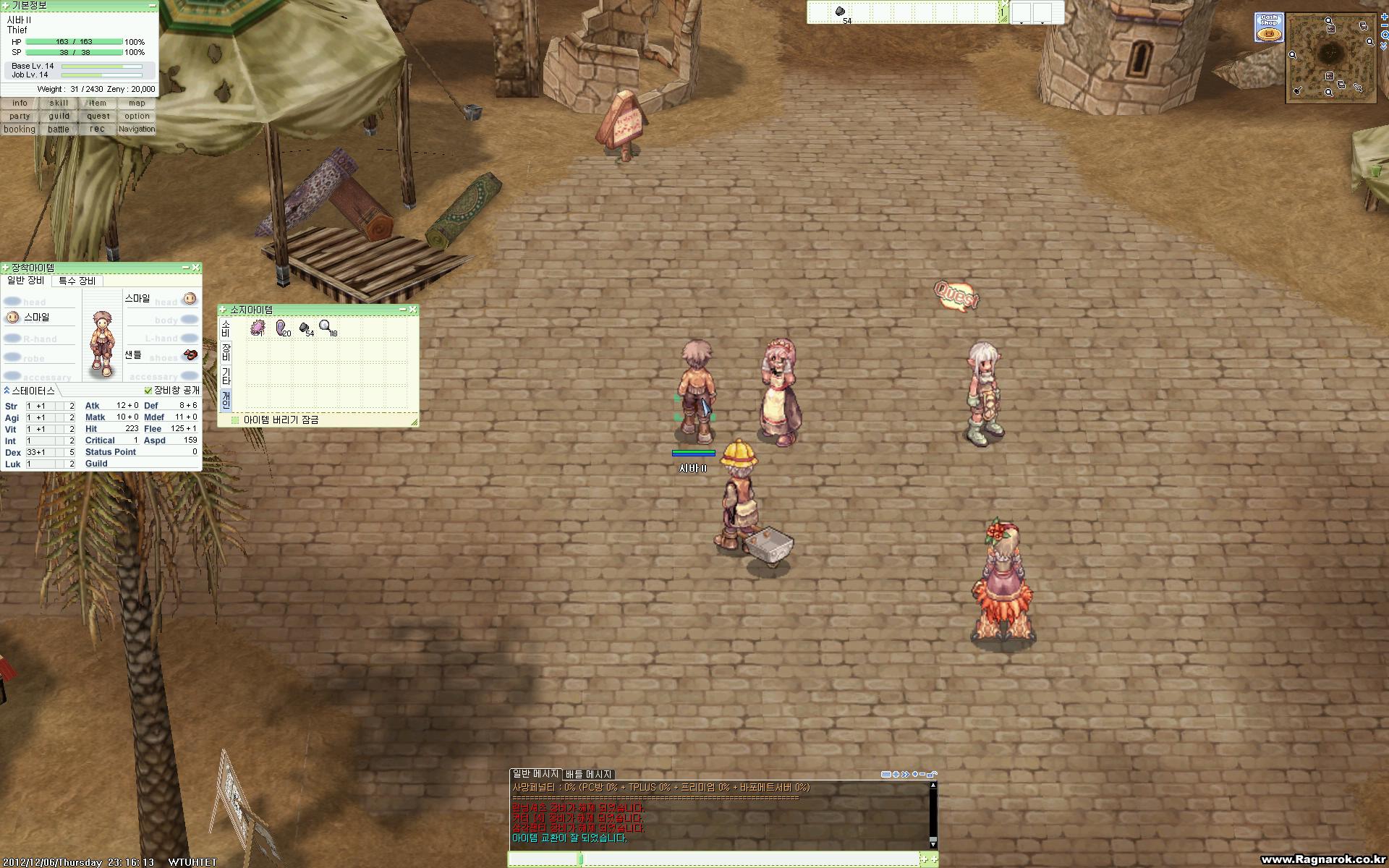The width and height of the screenshot is (1389, 868).
Task: Close the 소지아이템 inventory window
Action: coord(412,310)
